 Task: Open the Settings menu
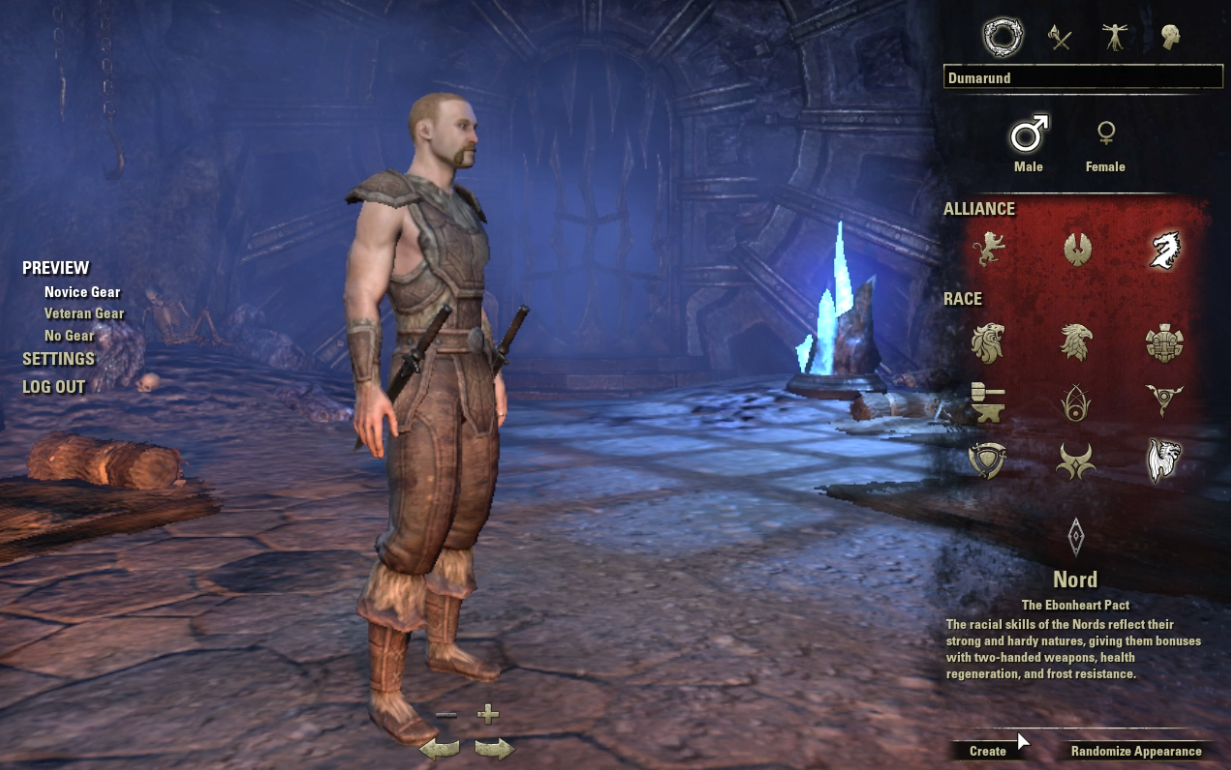click(x=58, y=359)
